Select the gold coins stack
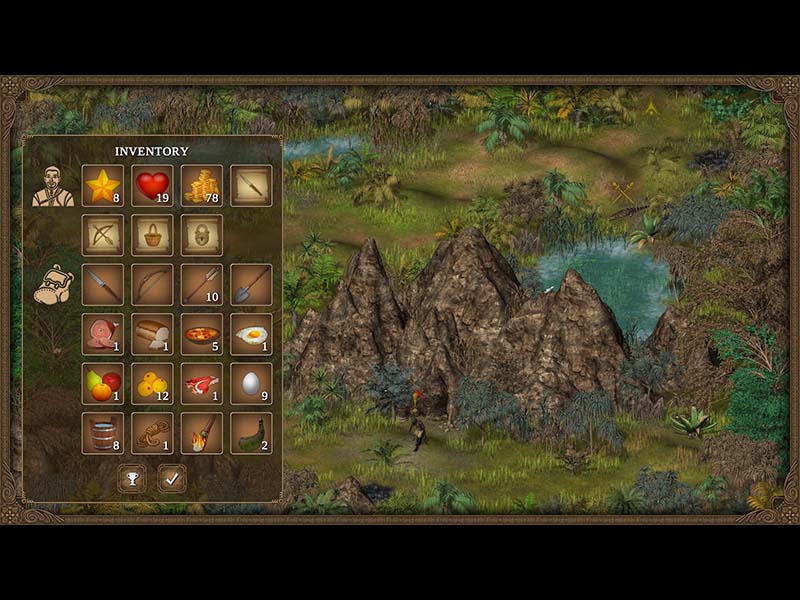 pyautogui.click(x=202, y=185)
